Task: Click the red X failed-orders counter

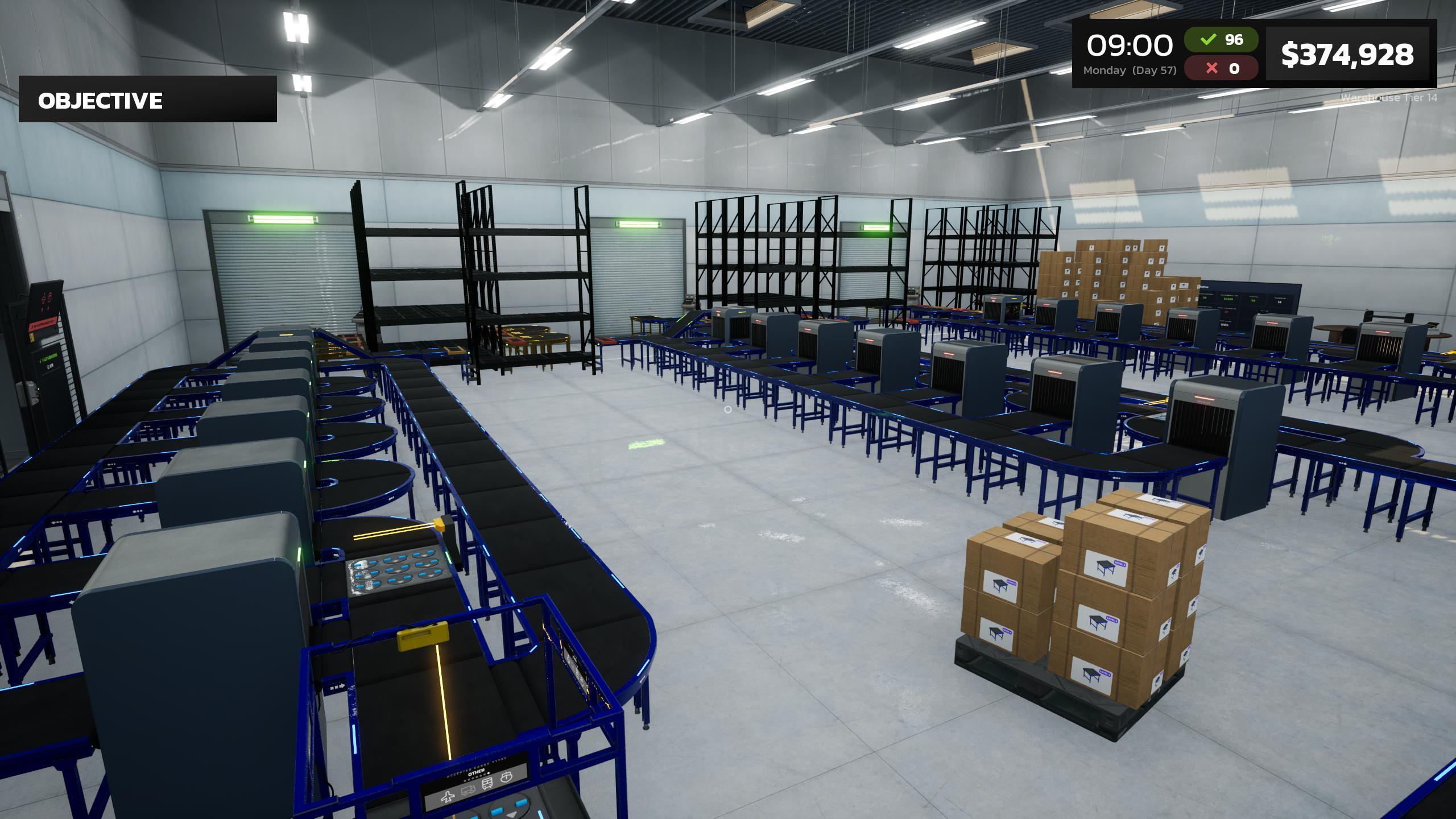Action: [x=1222, y=69]
